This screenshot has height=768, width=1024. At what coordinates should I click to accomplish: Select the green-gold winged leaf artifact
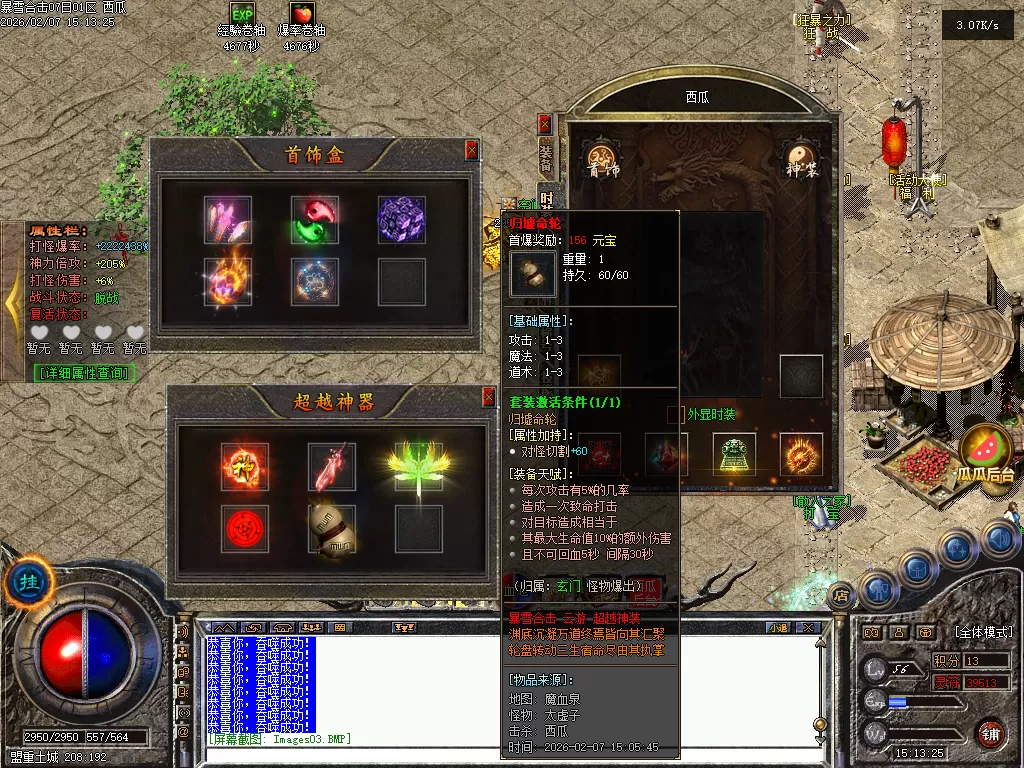pos(418,466)
